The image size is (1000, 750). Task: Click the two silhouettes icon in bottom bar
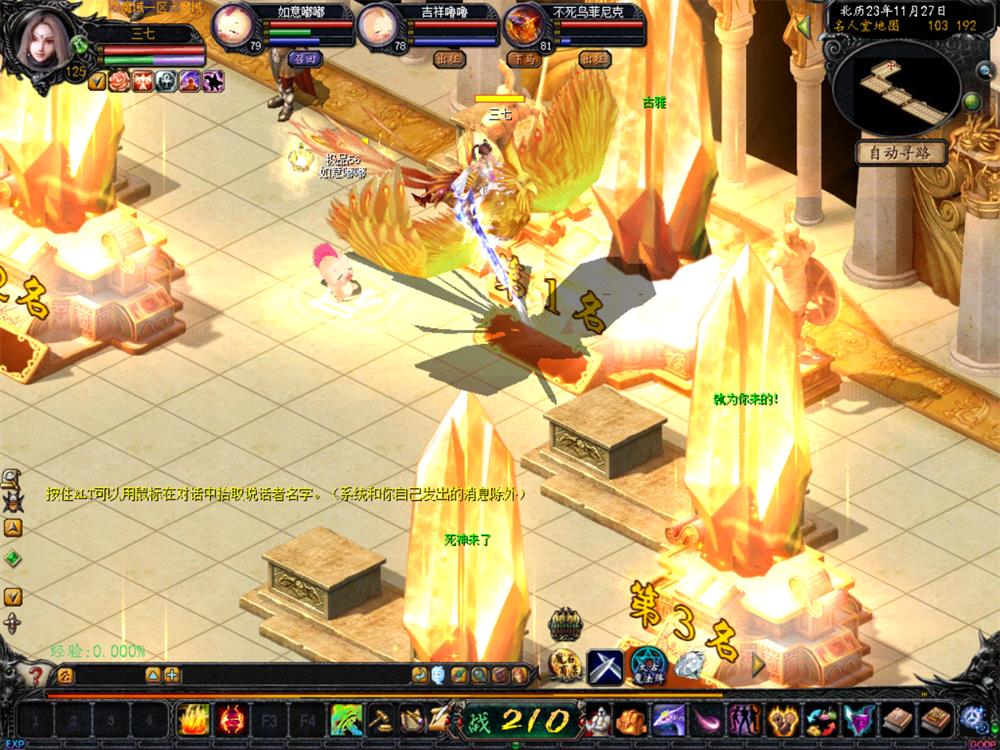pyautogui.click(x=743, y=718)
